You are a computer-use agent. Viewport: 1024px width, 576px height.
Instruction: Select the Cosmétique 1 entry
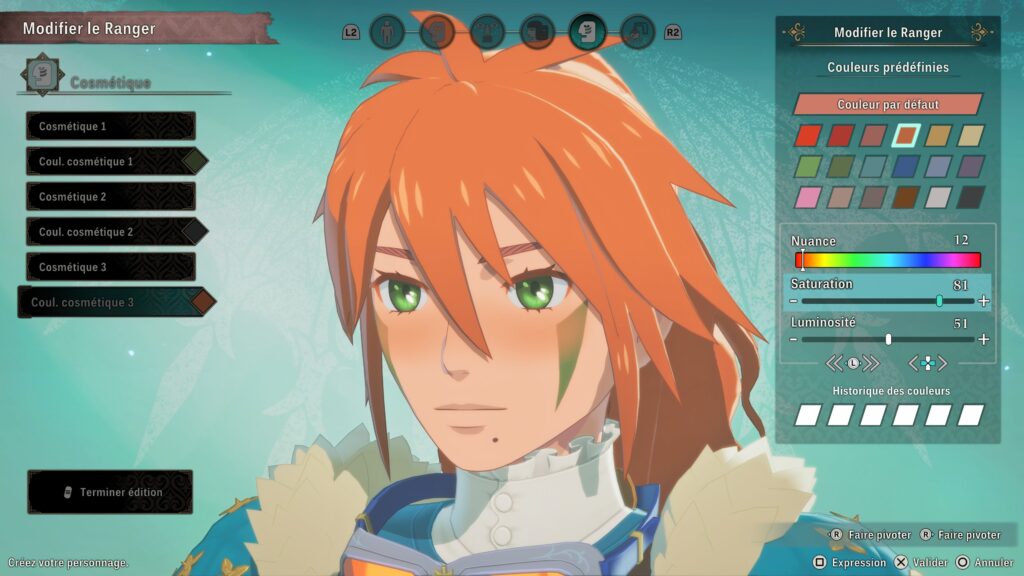click(x=110, y=126)
